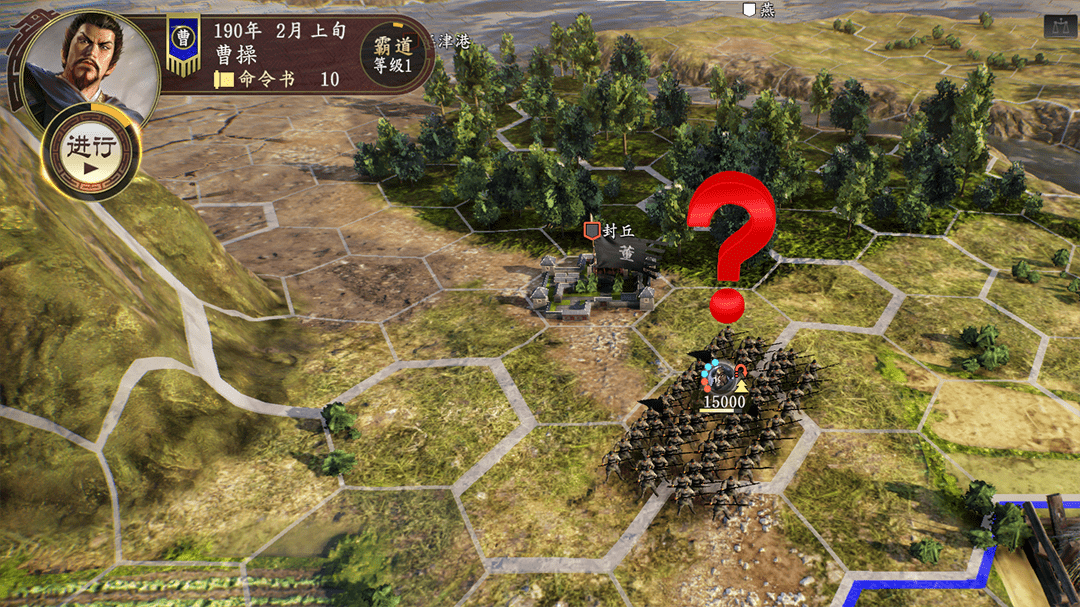Click the 燕 territory marker label
This screenshot has width=1080, height=607.
[758, 10]
